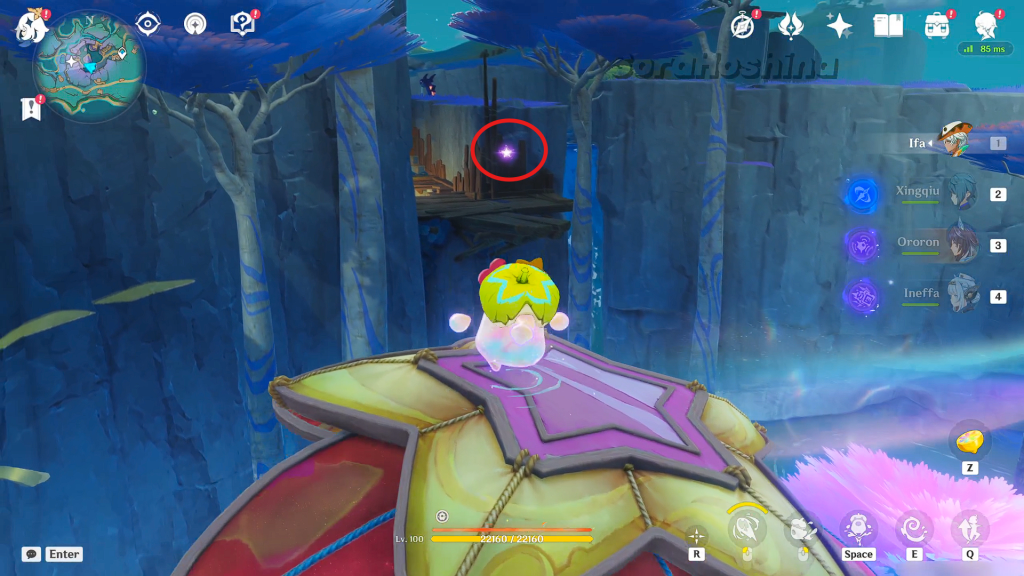Open the Paimon main menu
The image size is (1024, 576).
pyautogui.click(x=30, y=26)
